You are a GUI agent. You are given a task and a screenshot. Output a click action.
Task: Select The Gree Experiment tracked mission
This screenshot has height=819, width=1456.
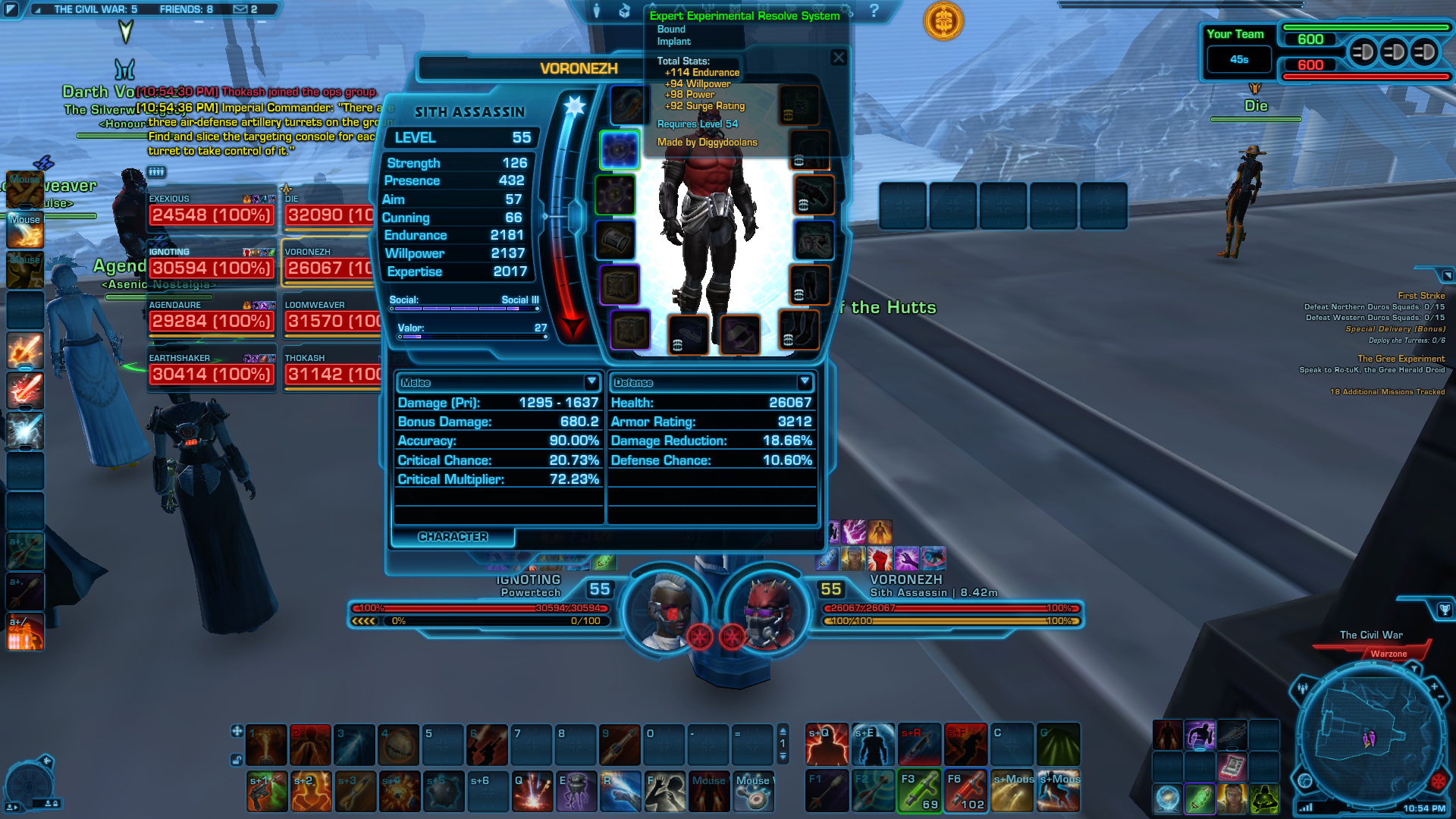pyautogui.click(x=1401, y=359)
